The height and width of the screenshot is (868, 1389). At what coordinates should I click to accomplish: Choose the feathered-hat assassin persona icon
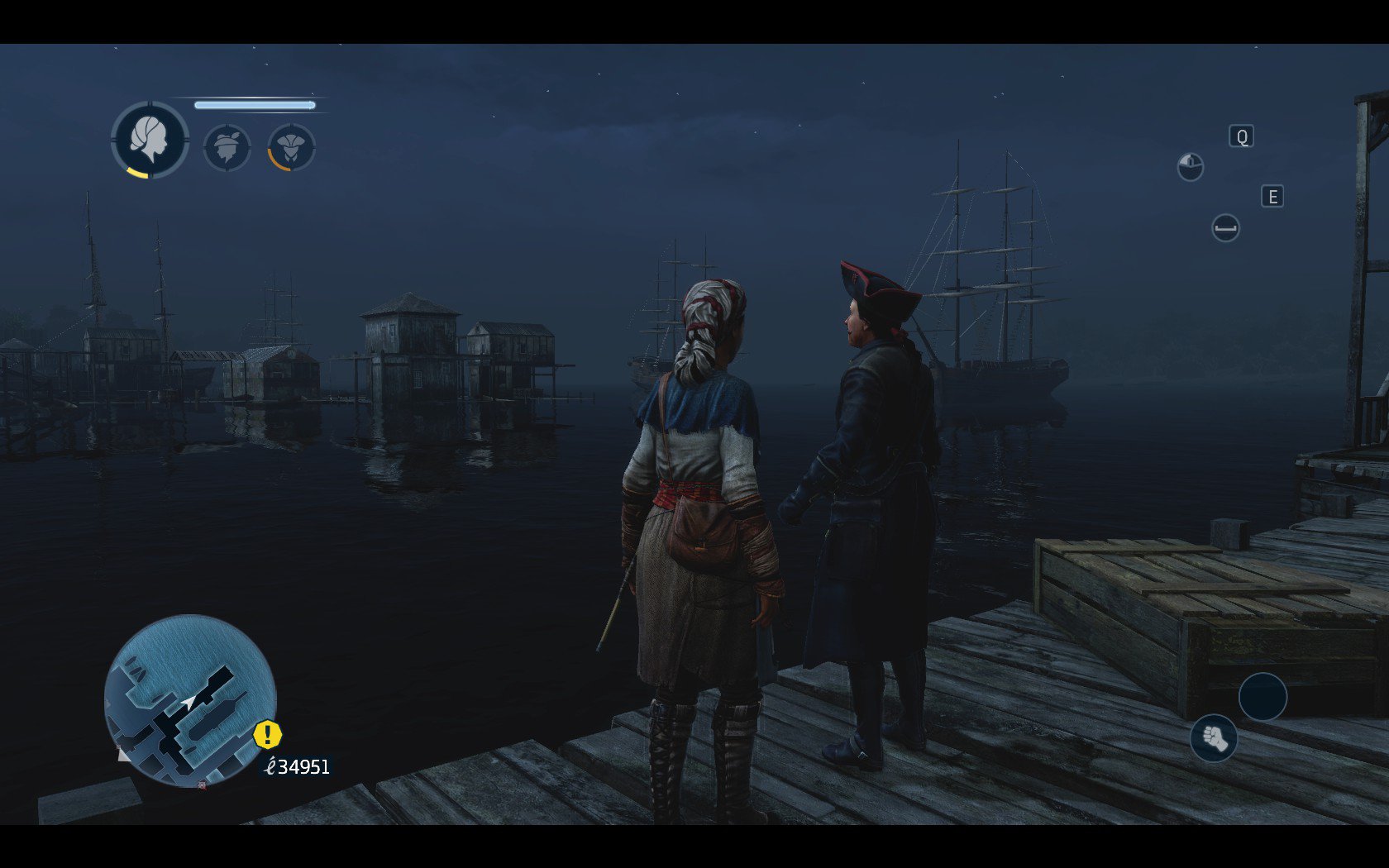[227, 148]
